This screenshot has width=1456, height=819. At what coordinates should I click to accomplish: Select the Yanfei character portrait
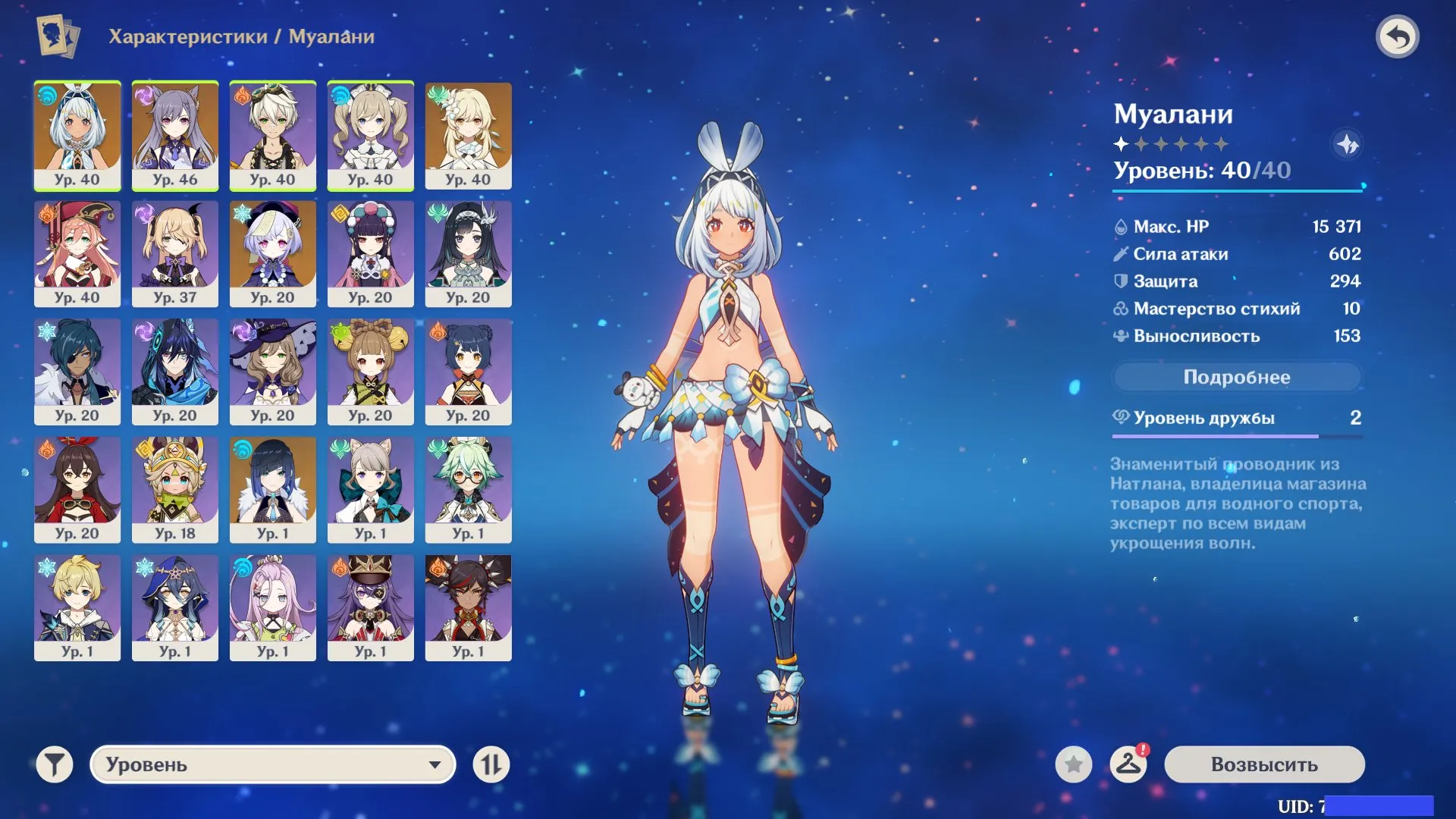[x=77, y=253]
